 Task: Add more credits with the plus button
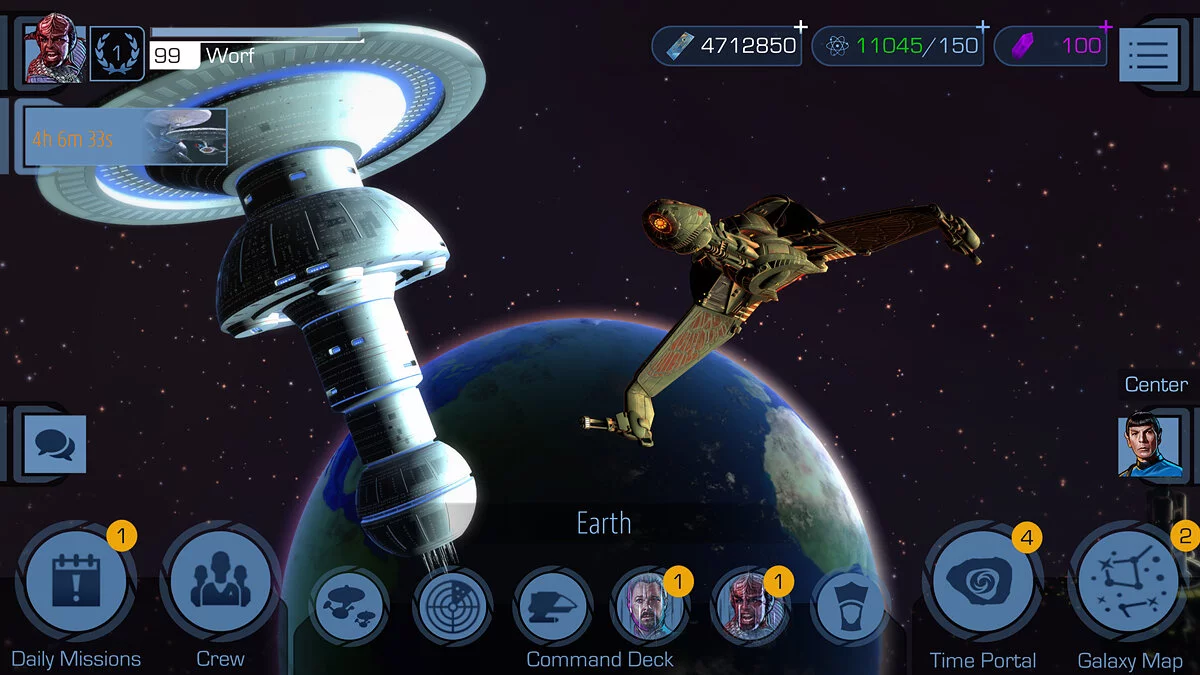(x=800, y=27)
